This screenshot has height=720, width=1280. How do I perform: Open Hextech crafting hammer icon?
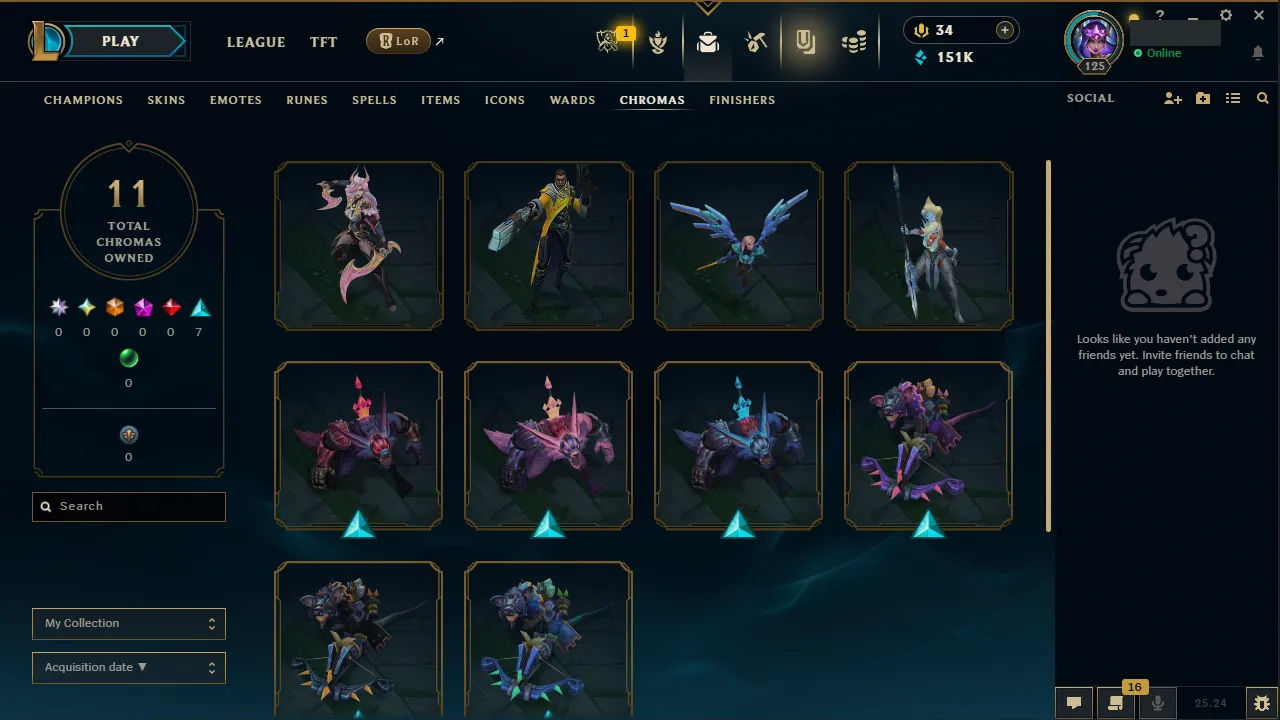click(x=756, y=42)
